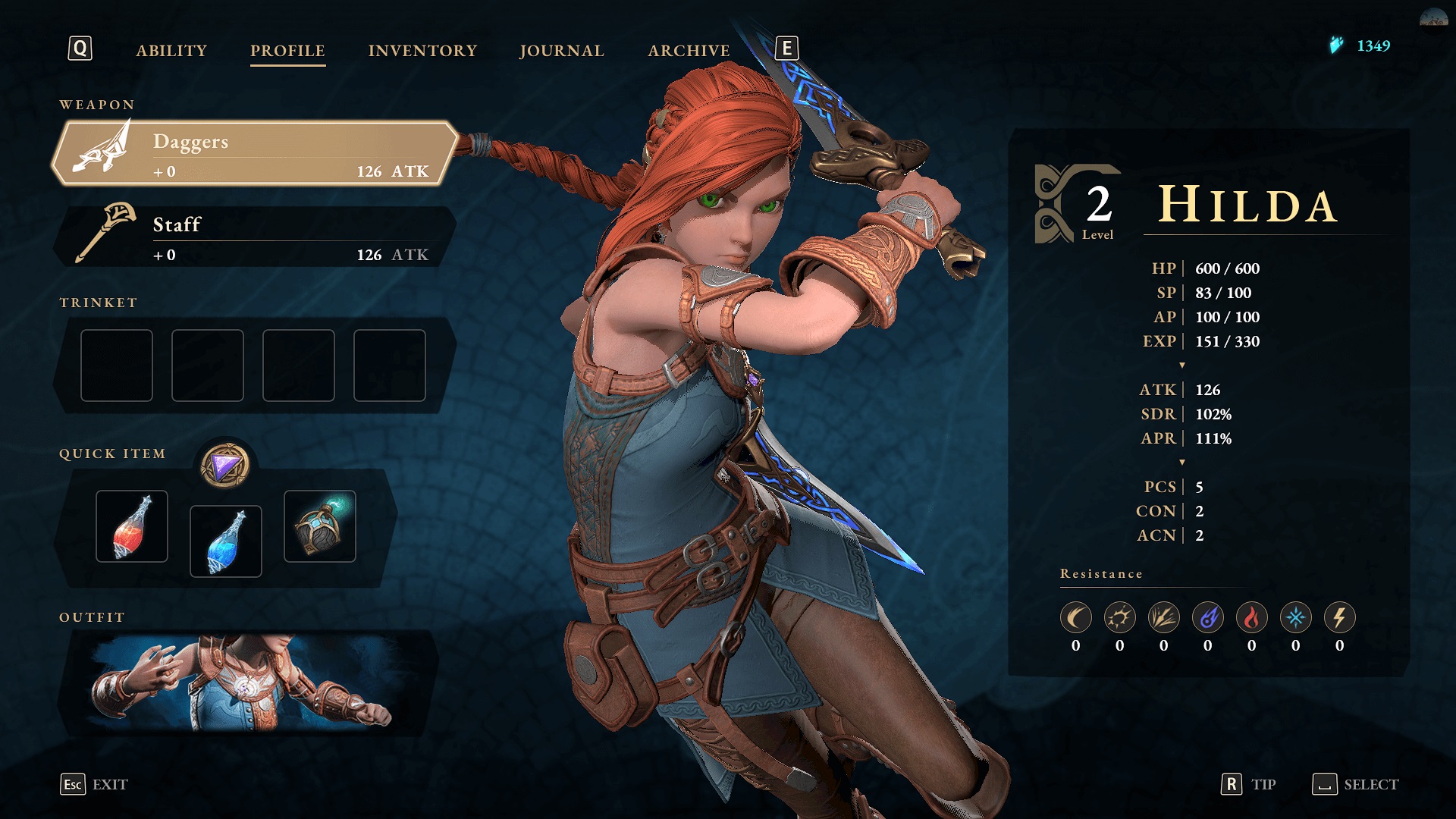Select the blue potion quick item
Viewport: 1456px width, 819px height.
pyautogui.click(x=226, y=541)
